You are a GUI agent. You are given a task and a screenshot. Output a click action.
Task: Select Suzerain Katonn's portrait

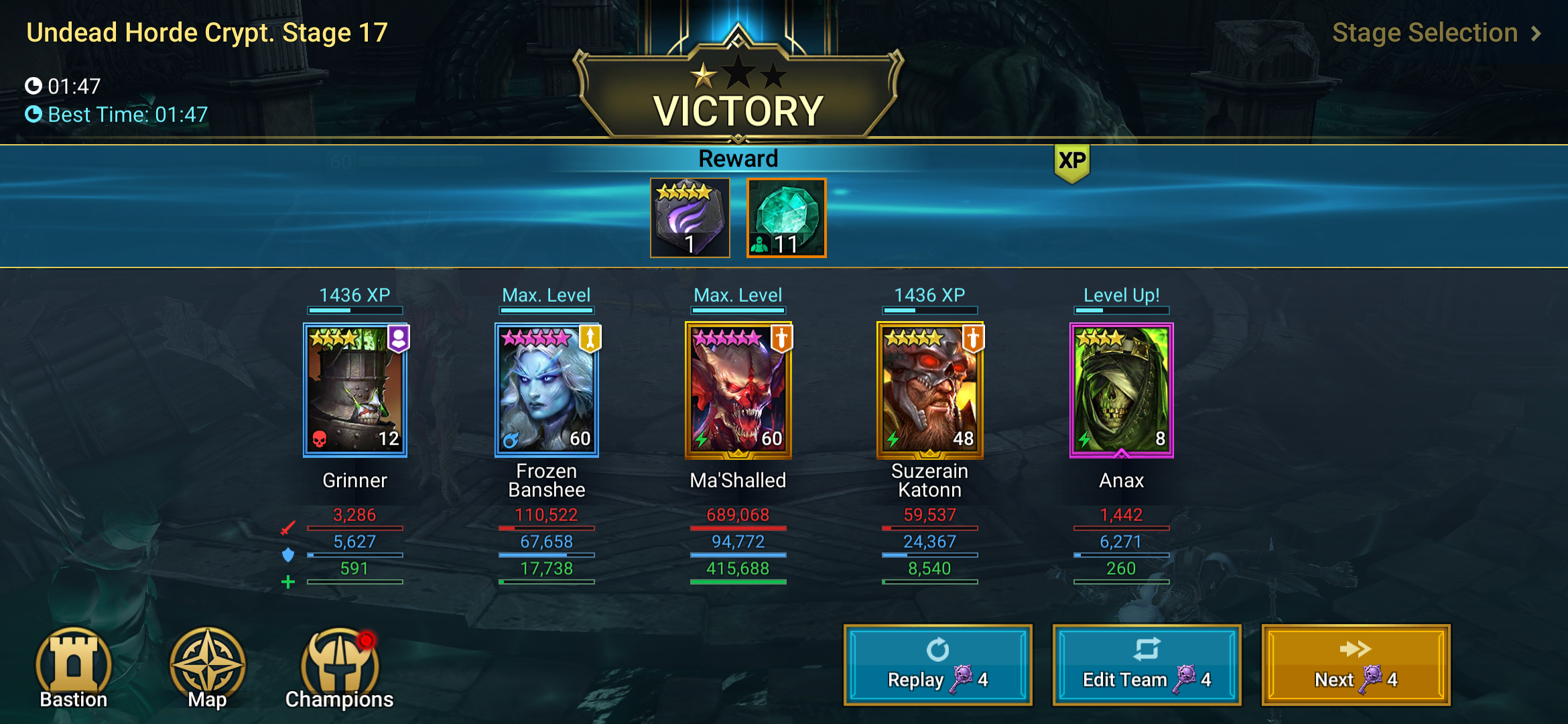(930, 389)
